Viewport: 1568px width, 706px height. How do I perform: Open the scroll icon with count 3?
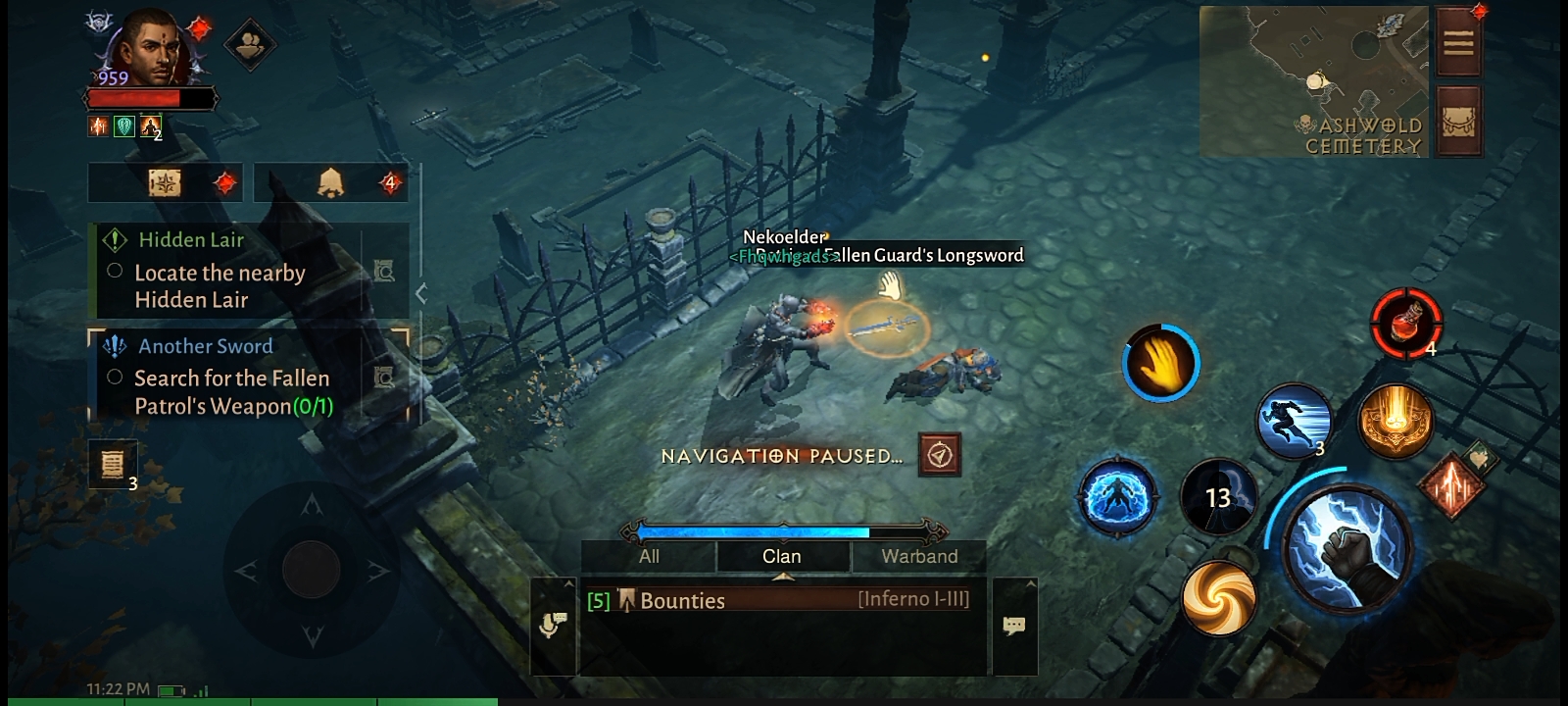click(x=112, y=463)
